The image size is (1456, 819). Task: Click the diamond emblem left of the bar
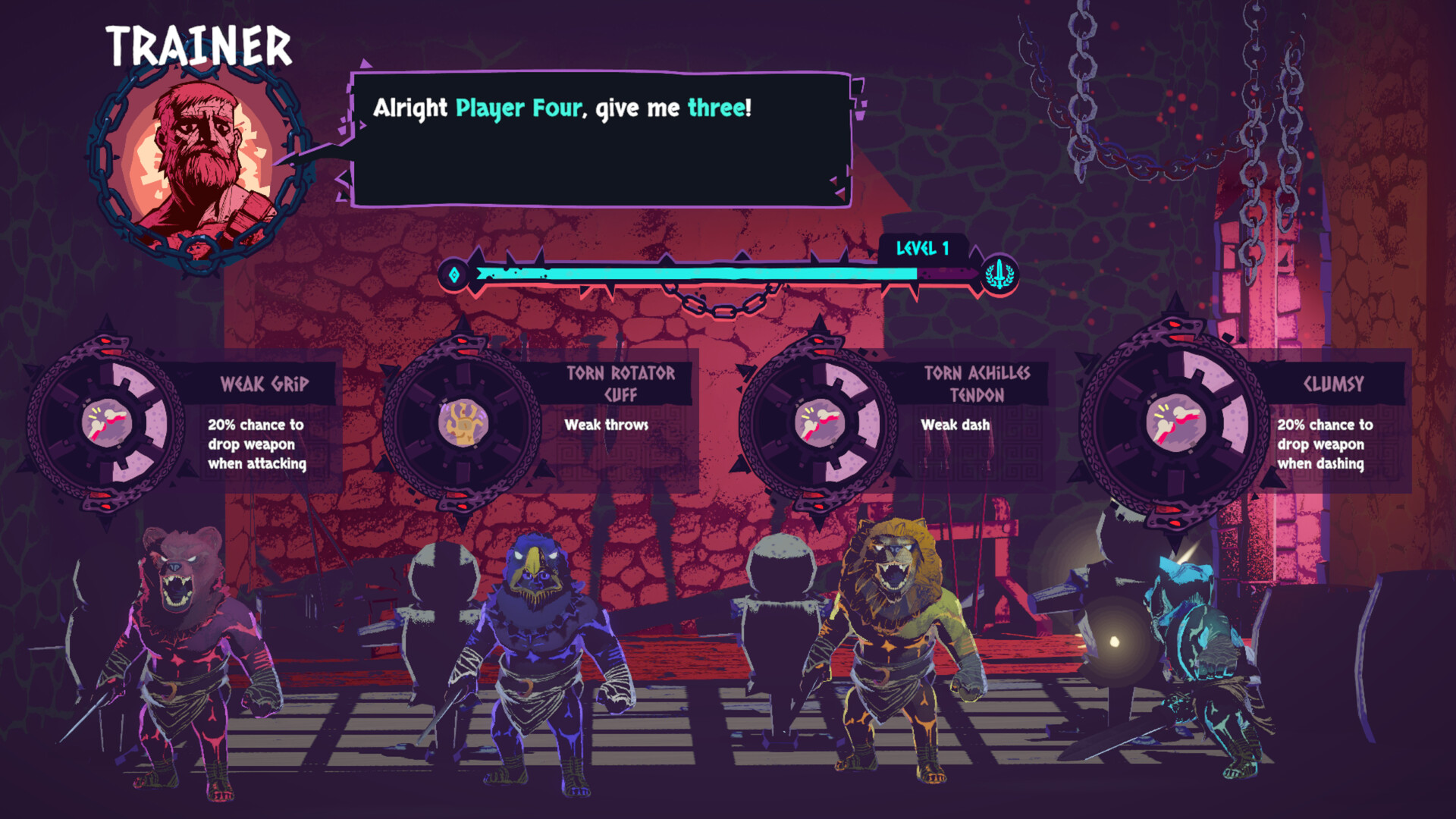(x=453, y=275)
